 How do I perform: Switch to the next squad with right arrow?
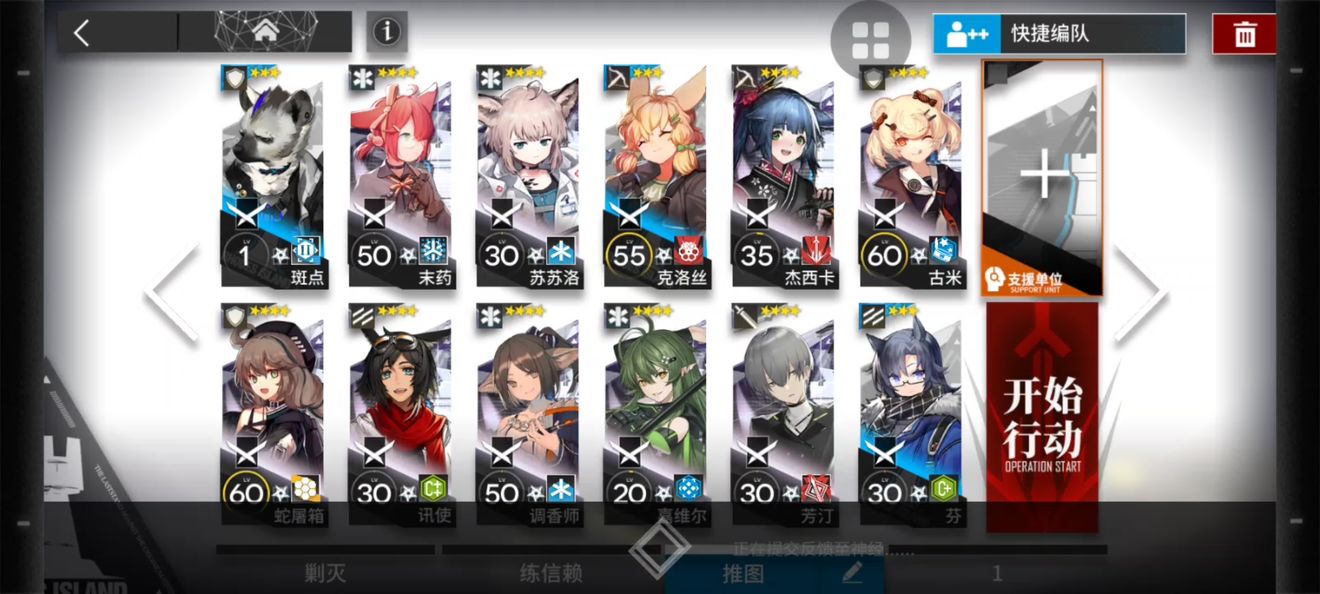[1139, 293]
